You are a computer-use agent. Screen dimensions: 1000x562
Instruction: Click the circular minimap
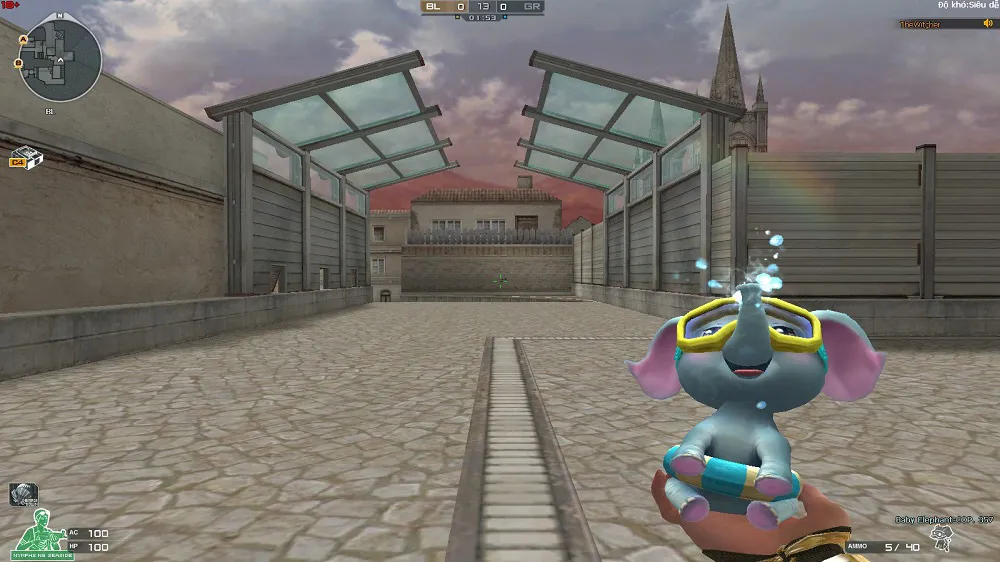(59, 60)
